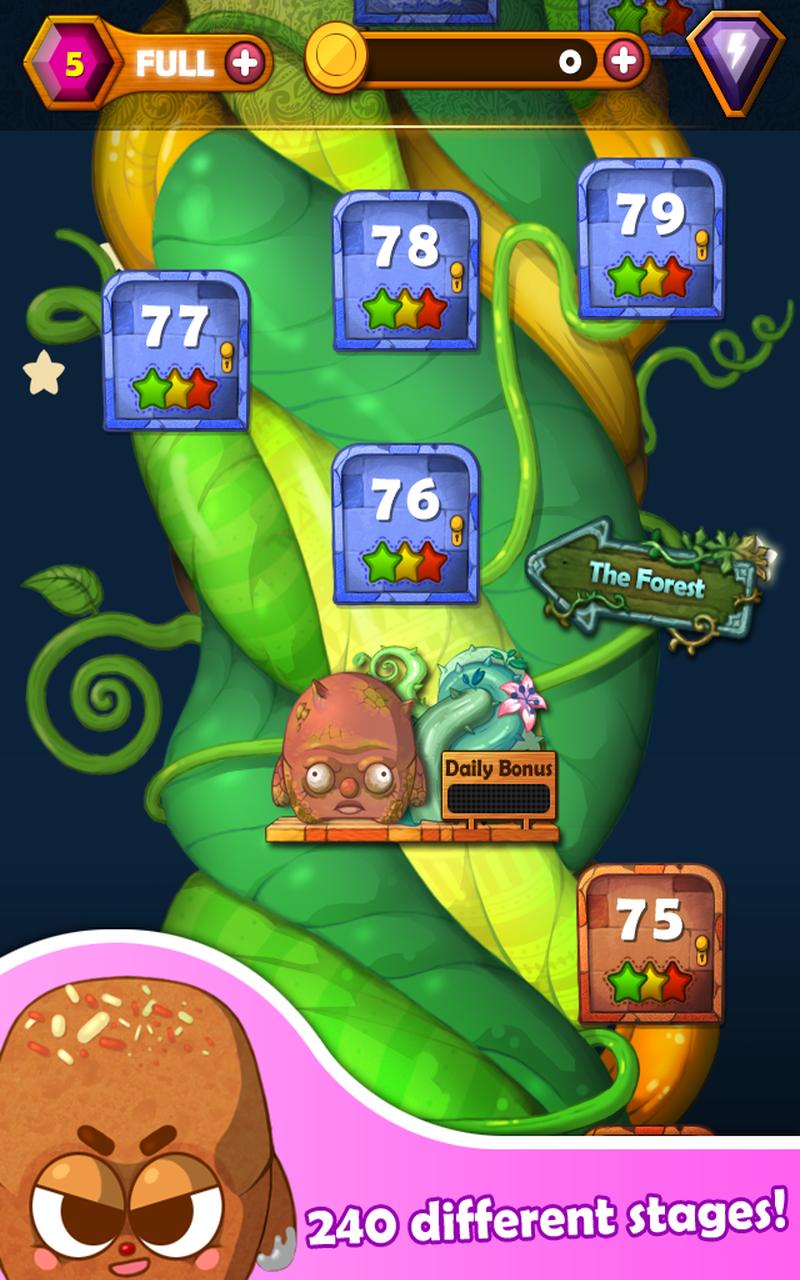
Task: Select level 77 stage door
Action: [176, 350]
